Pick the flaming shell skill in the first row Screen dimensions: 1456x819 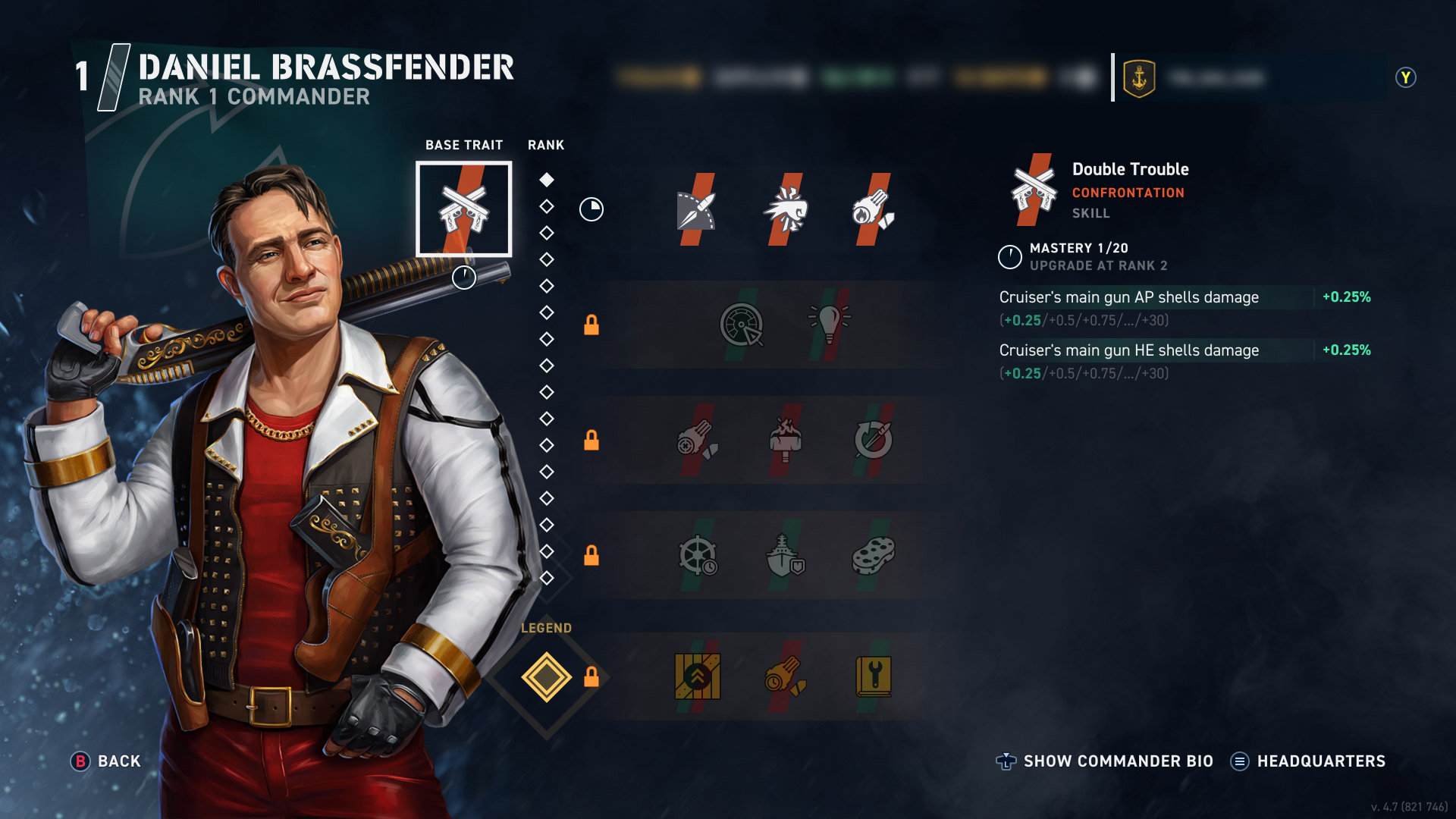[873, 210]
